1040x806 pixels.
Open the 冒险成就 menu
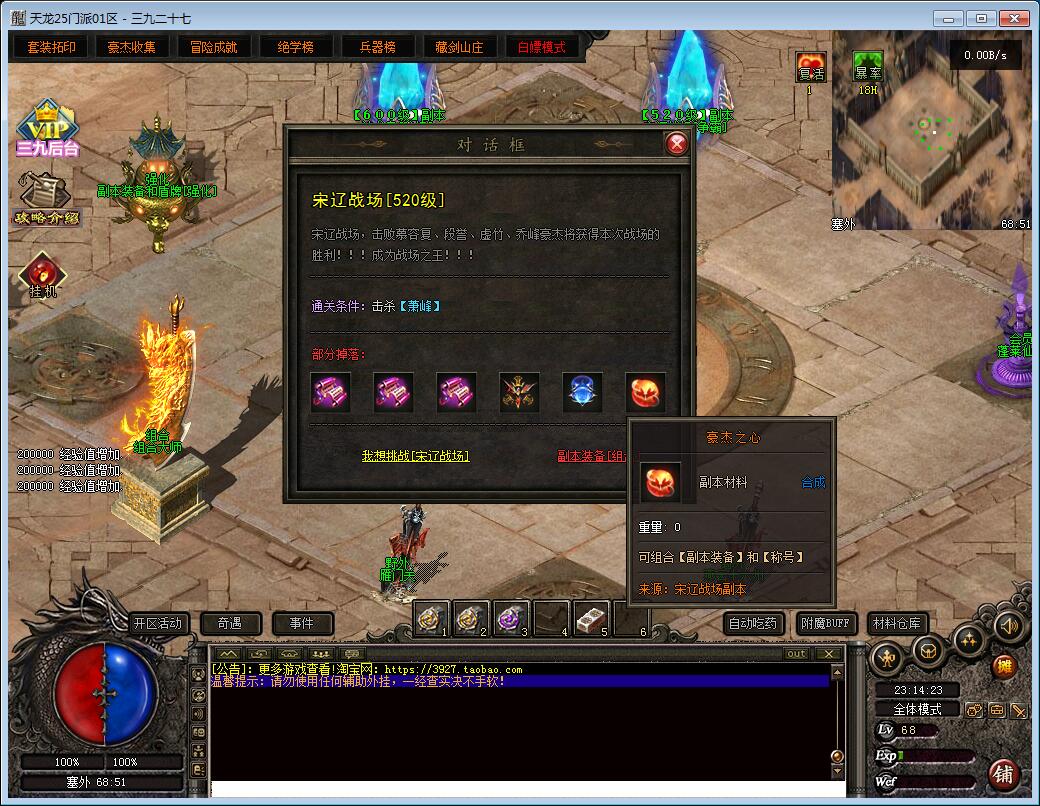pos(214,47)
